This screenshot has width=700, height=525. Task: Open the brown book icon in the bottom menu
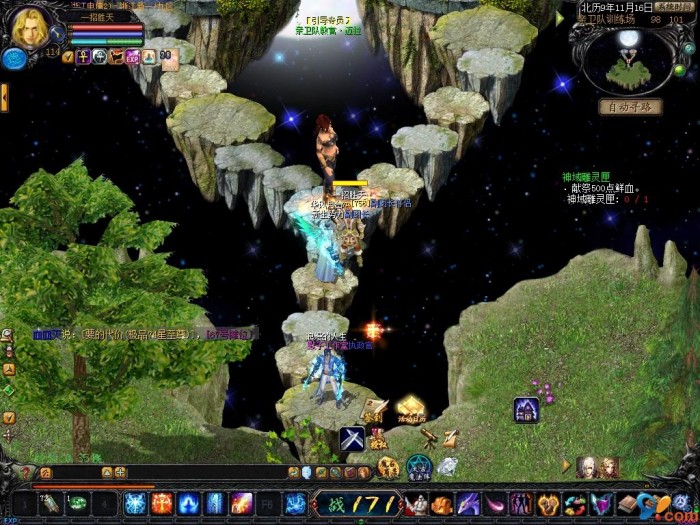pyautogui.click(x=627, y=503)
